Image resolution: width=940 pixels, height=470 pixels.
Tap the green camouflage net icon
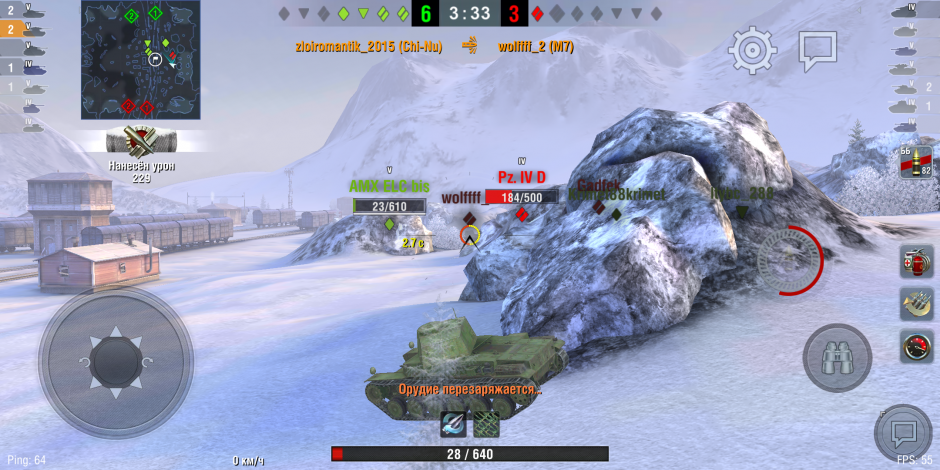pos(487,424)
